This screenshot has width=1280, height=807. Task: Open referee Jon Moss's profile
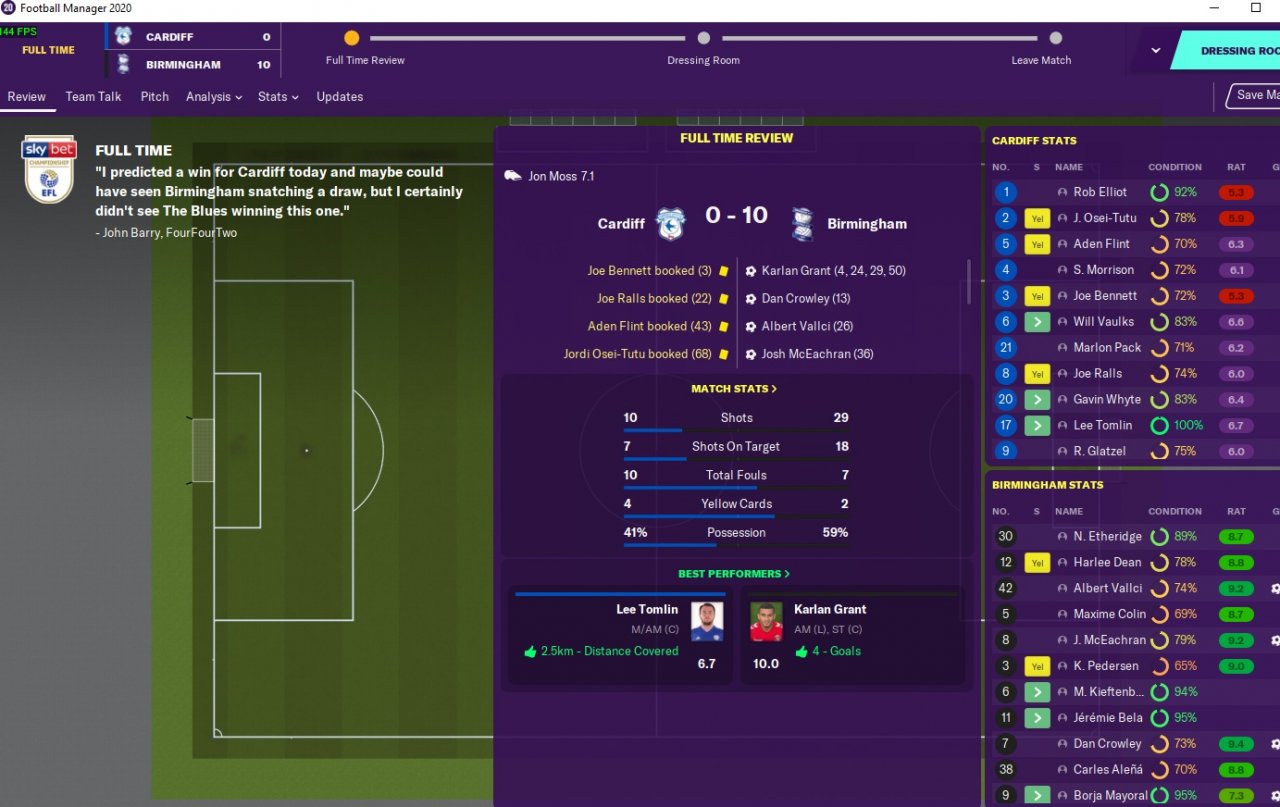pyautogui.click(x=560, y=177)
